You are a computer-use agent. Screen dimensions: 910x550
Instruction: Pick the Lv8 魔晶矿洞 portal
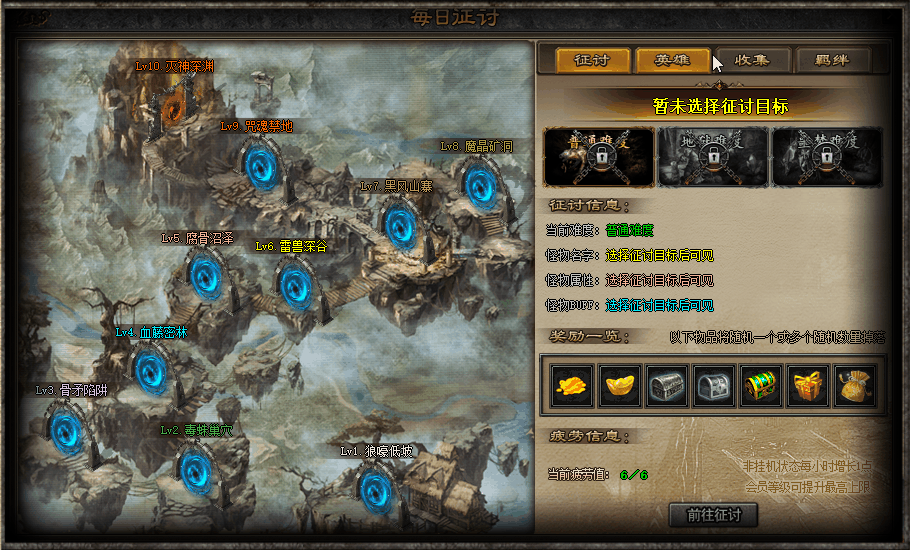[480, 184]
